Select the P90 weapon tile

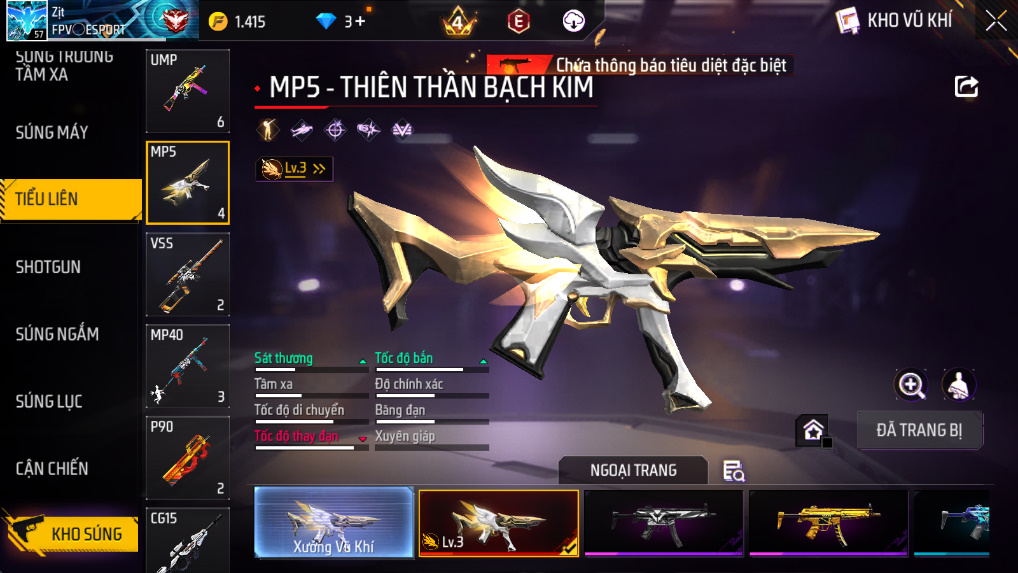click(x=187, y=458)
